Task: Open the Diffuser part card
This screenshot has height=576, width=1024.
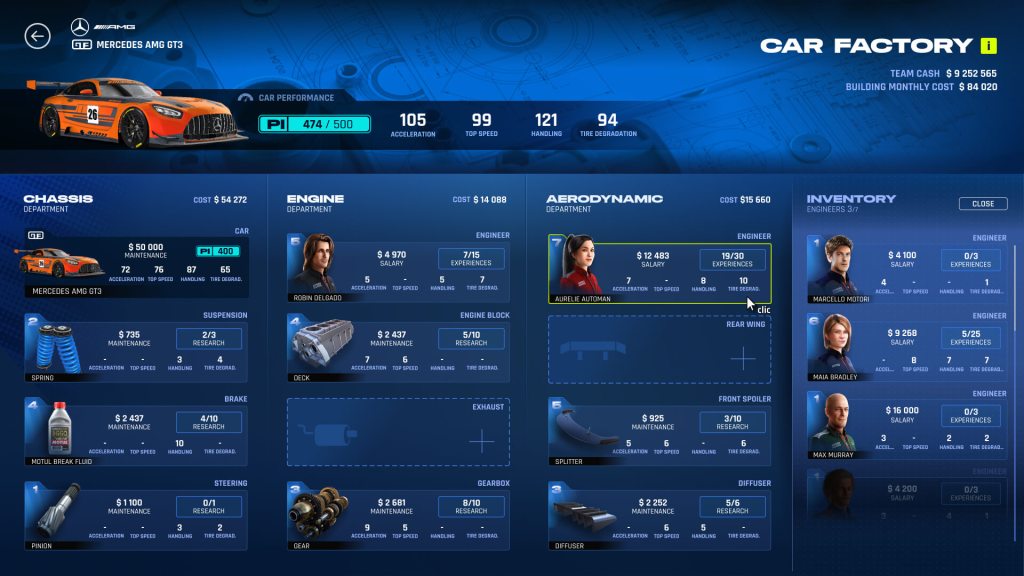Action: [x=659, y=514]
